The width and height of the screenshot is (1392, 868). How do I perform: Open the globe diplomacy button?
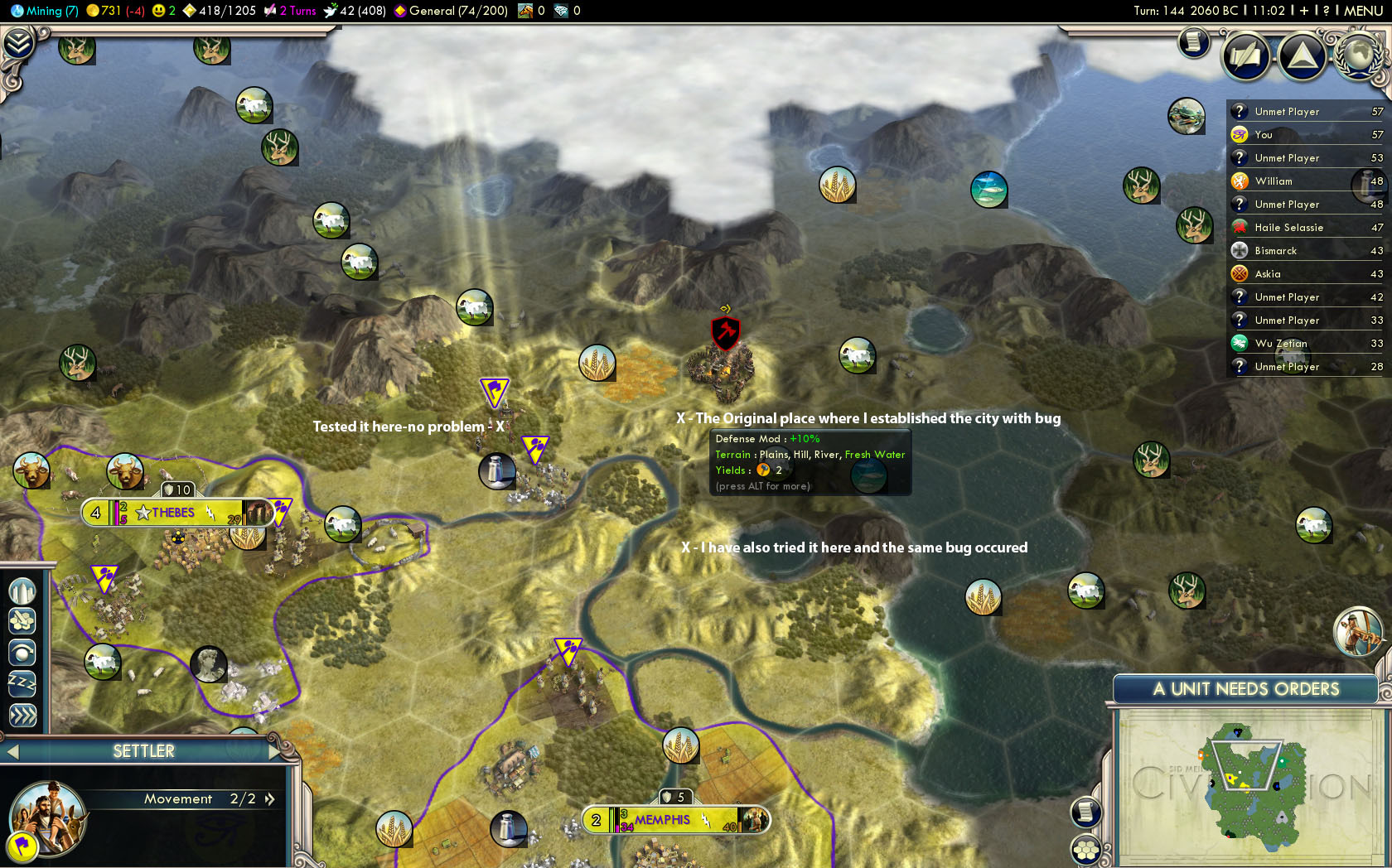(1357, 55)
